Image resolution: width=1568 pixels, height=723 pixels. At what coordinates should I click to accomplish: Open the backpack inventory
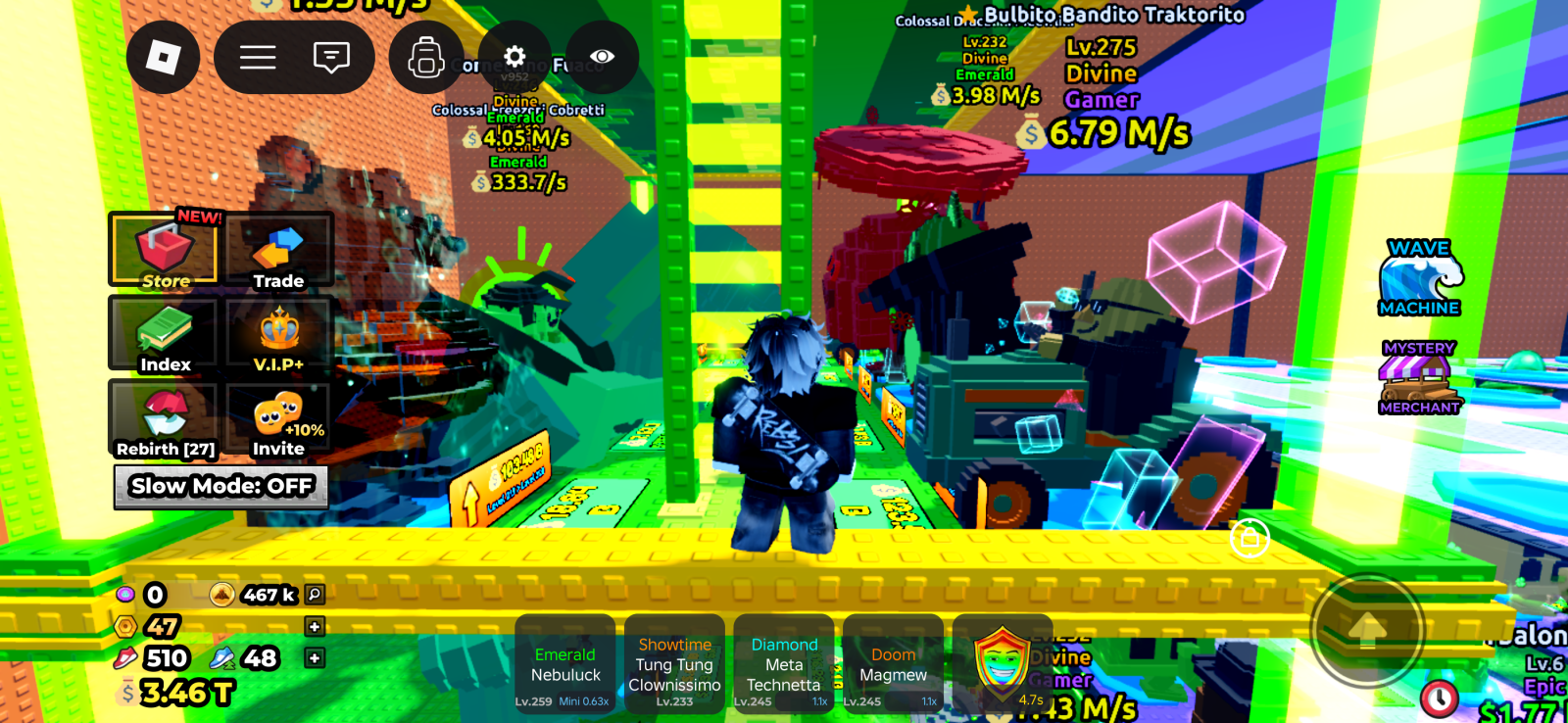[426, 58]
